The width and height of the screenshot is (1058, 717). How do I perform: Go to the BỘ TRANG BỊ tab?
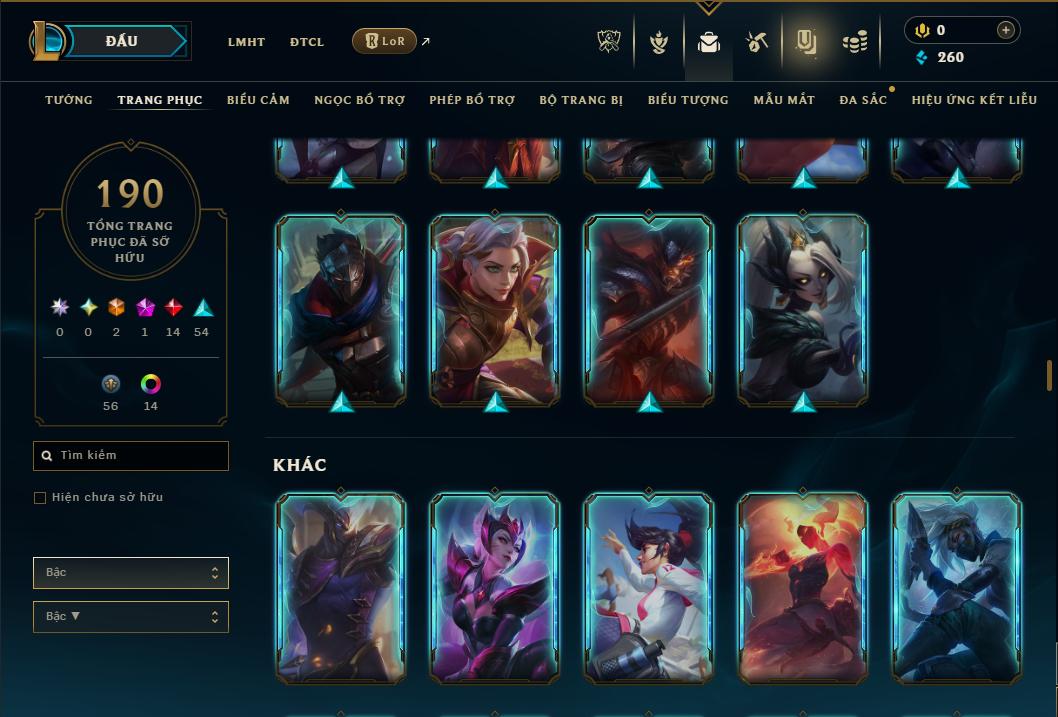point(581,100)
